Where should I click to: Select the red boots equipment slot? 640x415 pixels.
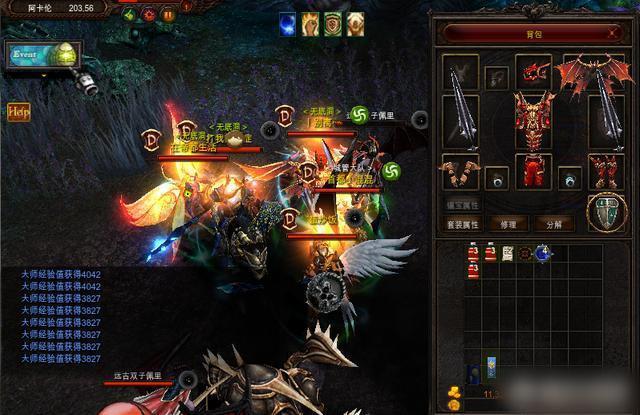click(x=606, y=170)
